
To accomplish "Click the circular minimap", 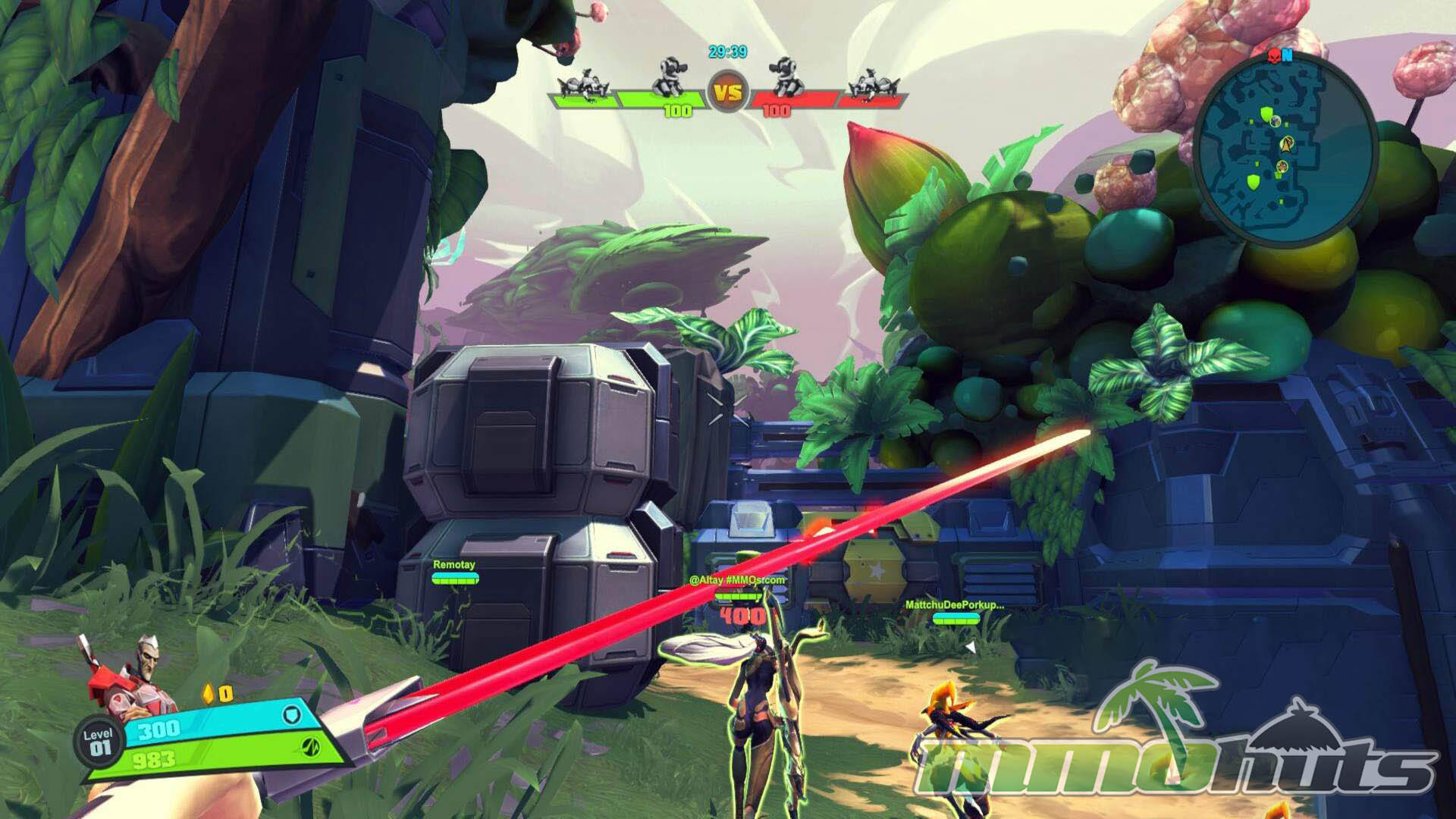I will click(x=1285, y=148).
